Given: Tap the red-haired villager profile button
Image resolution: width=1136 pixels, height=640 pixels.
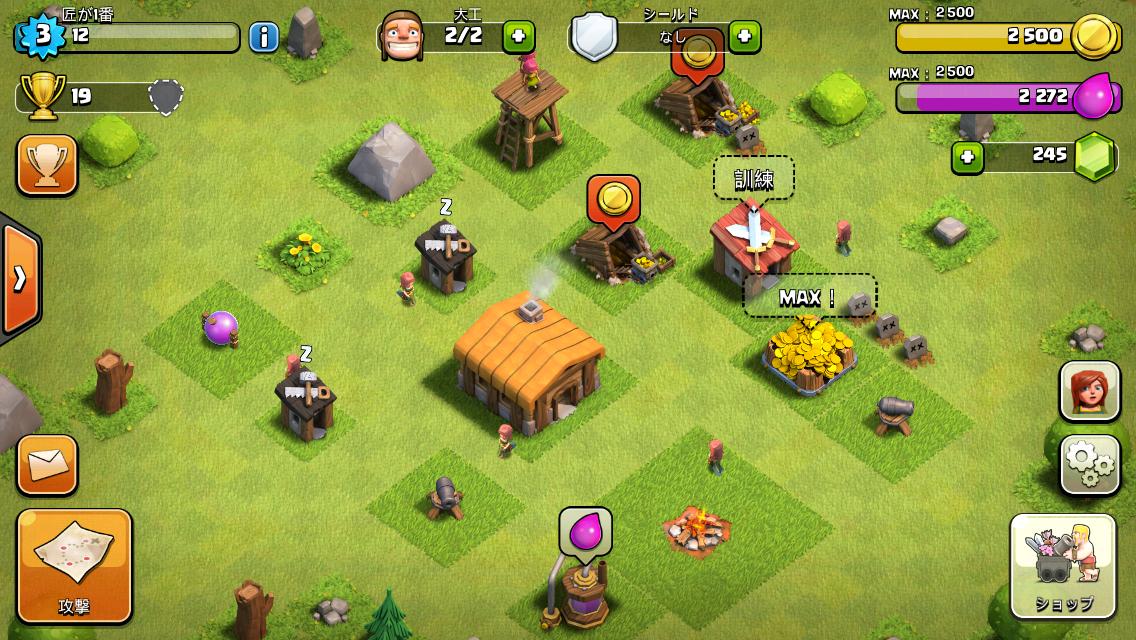Looking at the screenshot, I should pyautogui.click(x=1090, y=391).
